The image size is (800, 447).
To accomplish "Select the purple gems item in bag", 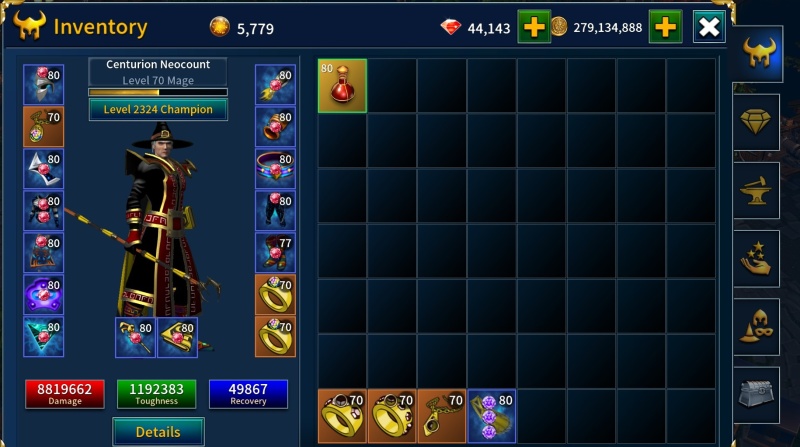I will tap(491, 414).
